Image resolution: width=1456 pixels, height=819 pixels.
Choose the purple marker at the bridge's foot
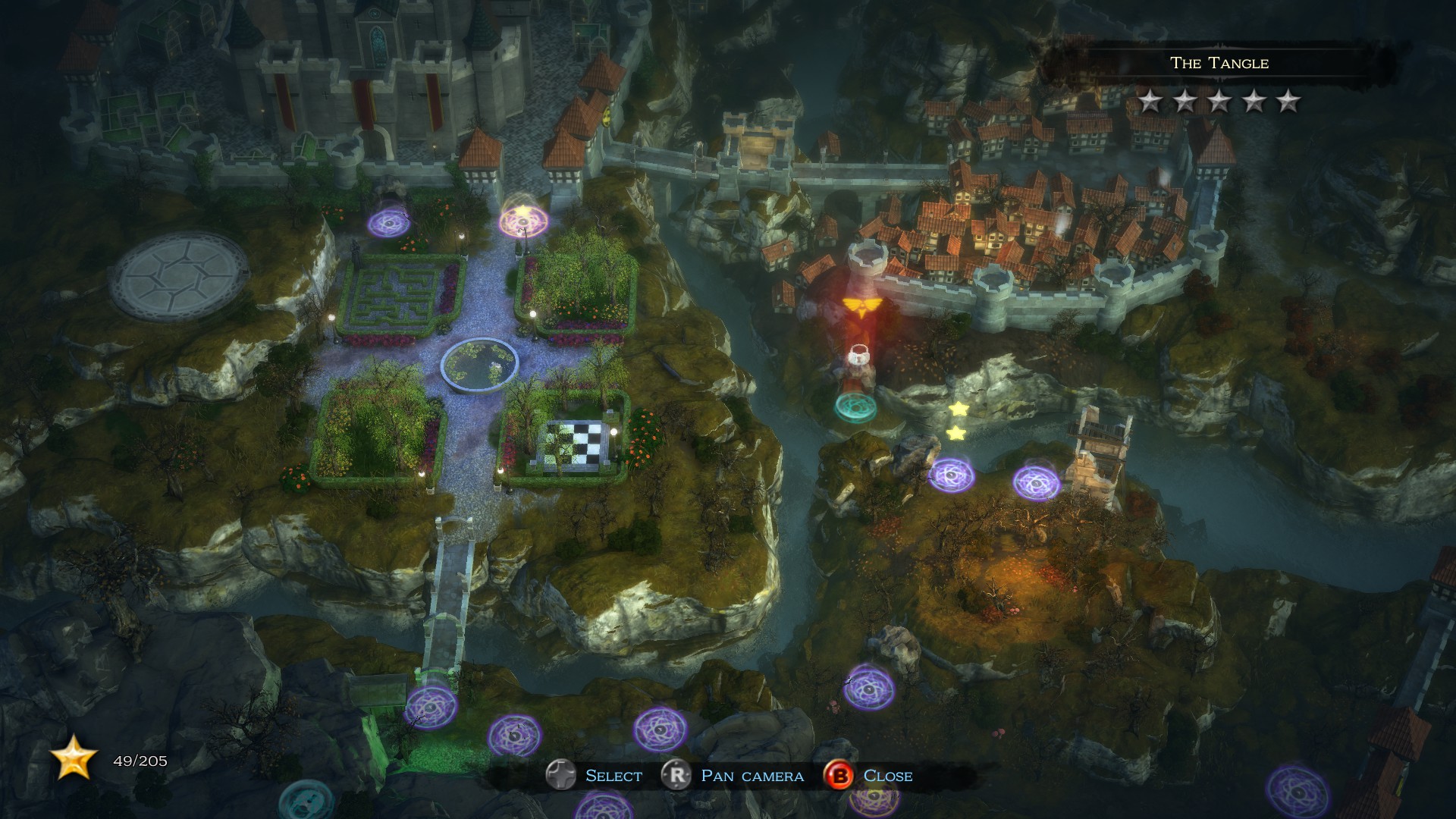(x=431, y=707)
